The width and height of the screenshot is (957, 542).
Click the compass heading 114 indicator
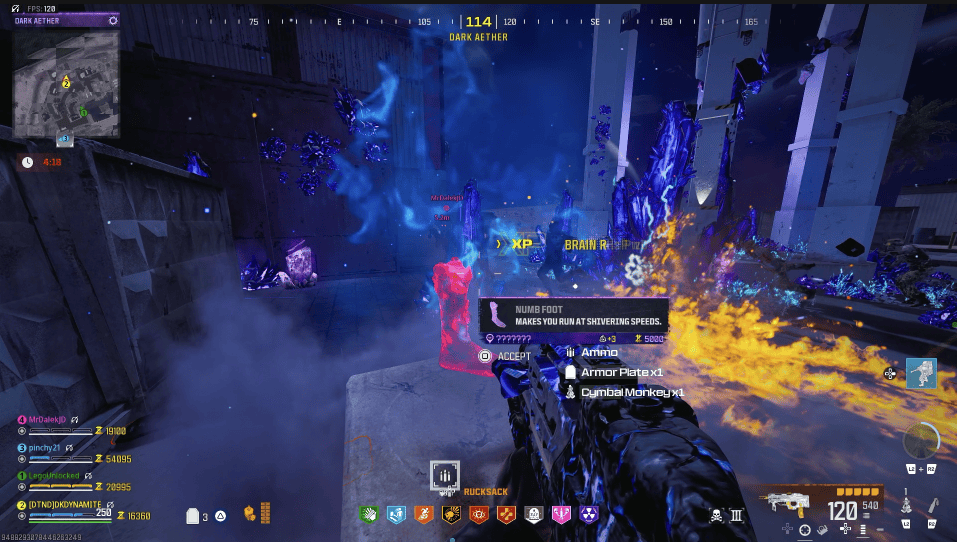pyautogui.click(x=478, y=22)
